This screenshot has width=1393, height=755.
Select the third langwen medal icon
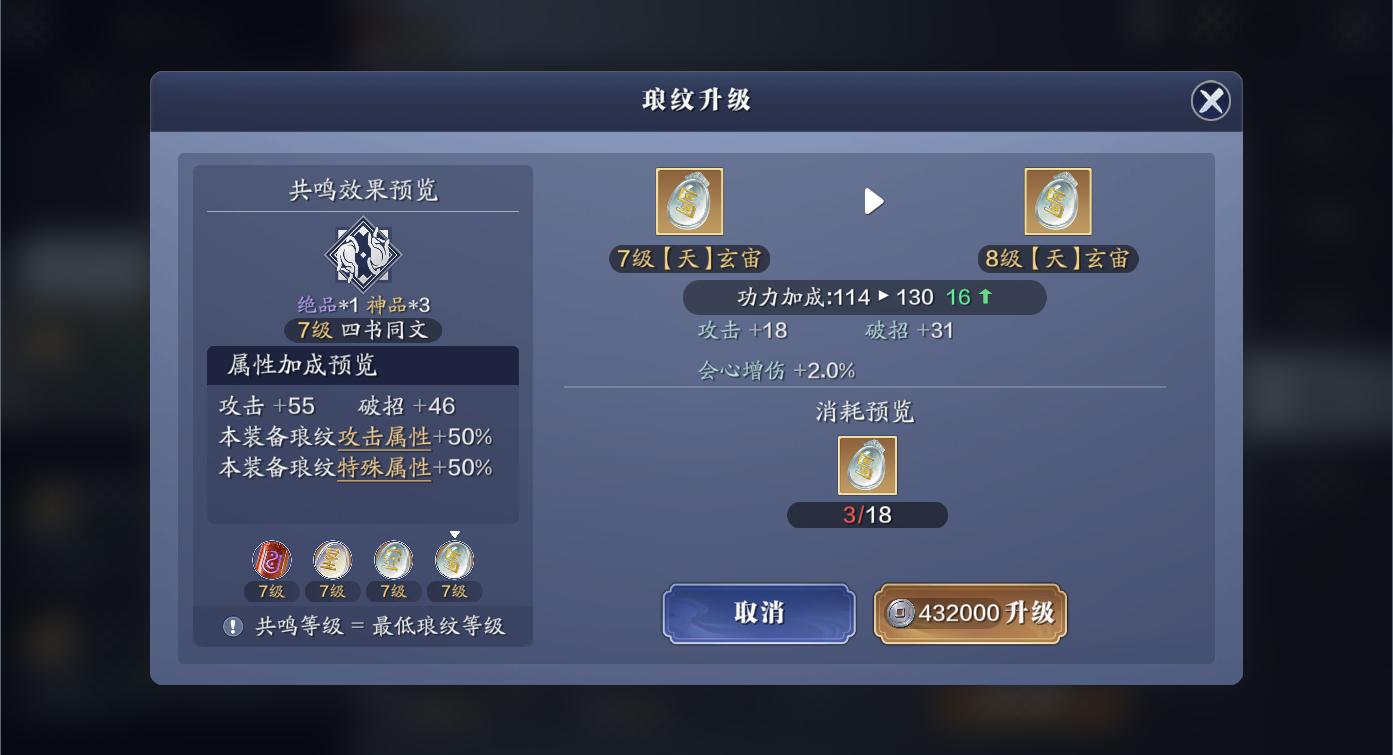tap(392, 559)
